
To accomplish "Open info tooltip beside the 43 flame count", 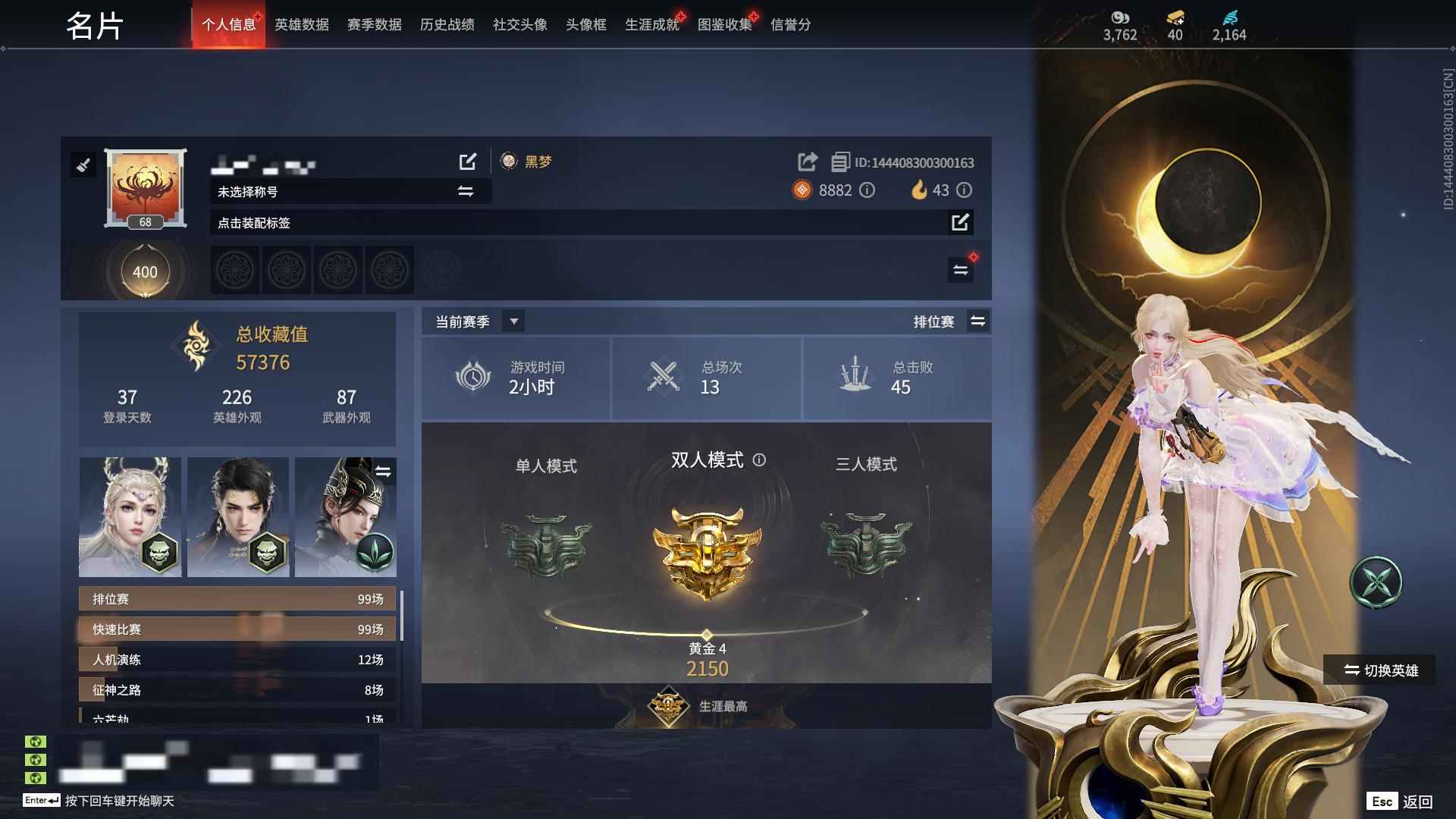I will tap(965, 191).
